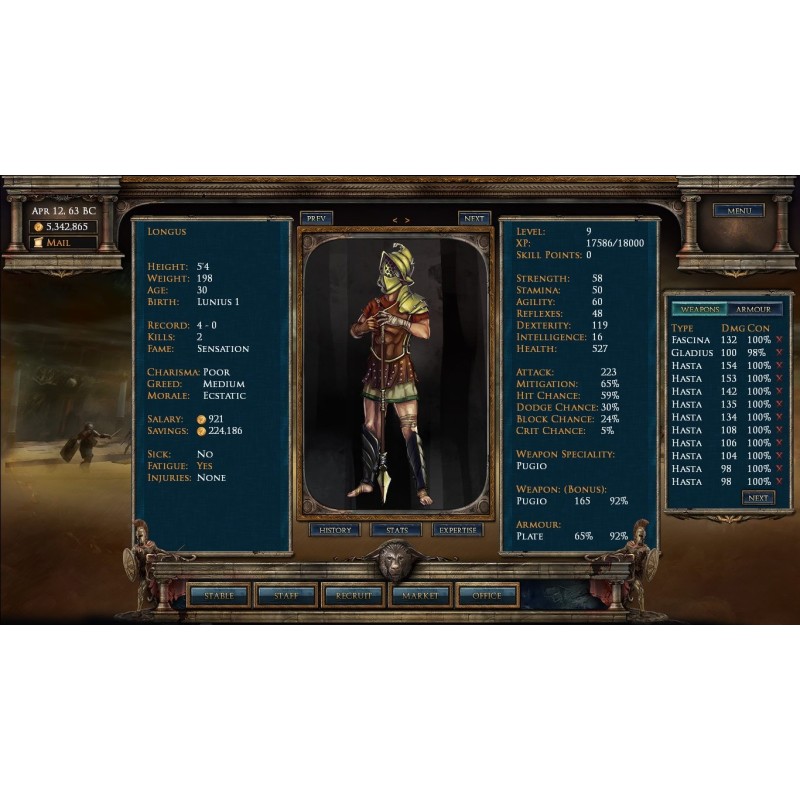The image size is (800, 800).
Task: Open the Expertise view
Action: 458,530
